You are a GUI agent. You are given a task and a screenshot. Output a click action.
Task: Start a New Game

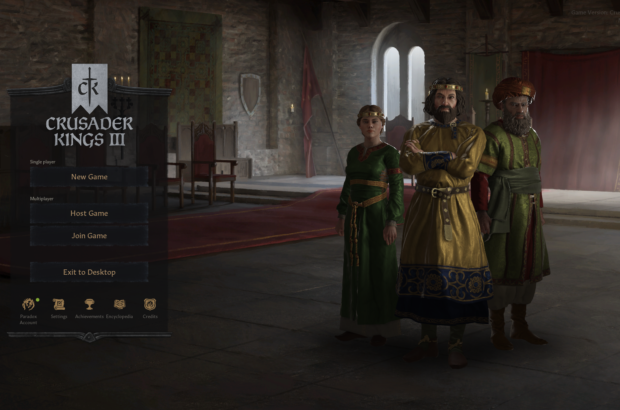tap(89, 177)
